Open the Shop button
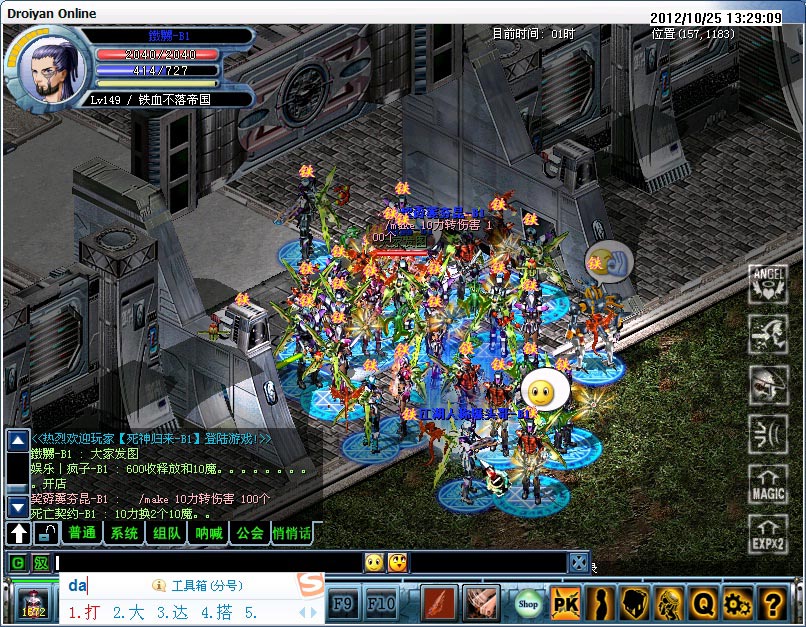806x627 pixels. click(528, 603)
